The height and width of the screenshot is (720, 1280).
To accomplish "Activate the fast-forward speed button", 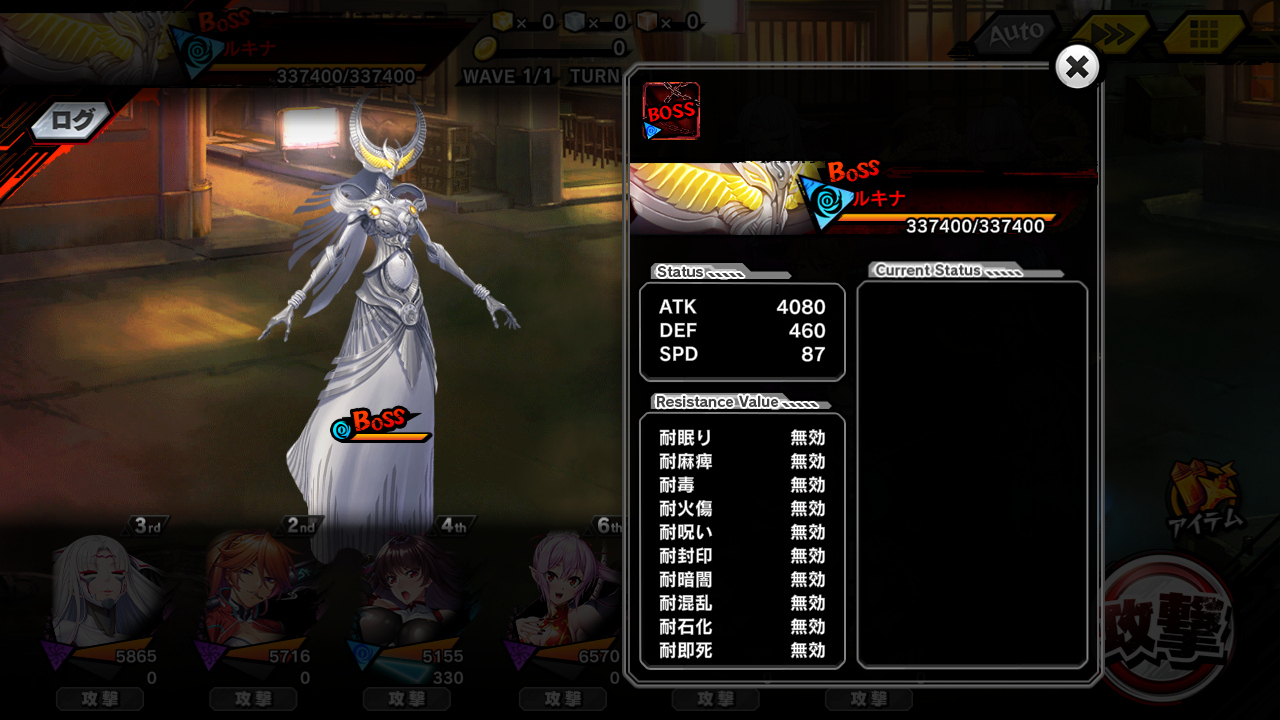I will pyautogui.click(x=1111, y=34).
